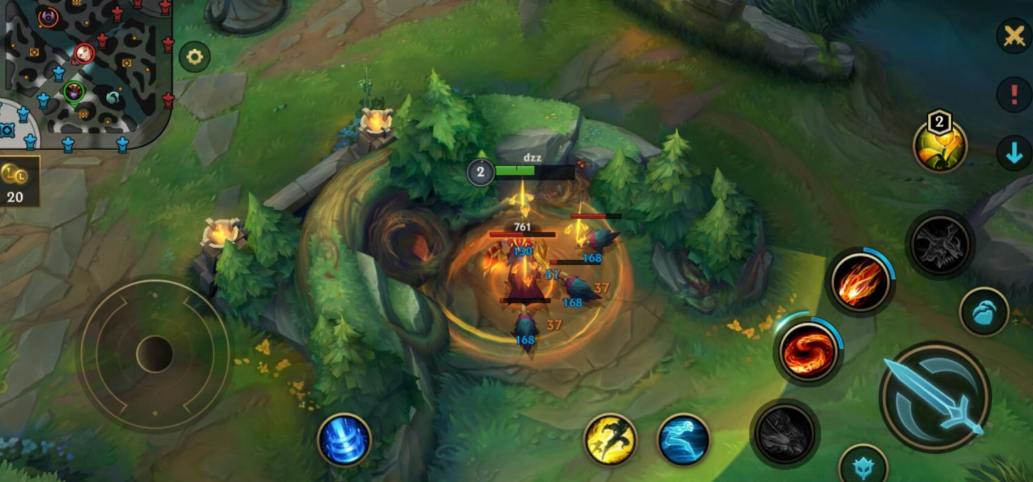Send the crossed swords attack ping

tap(1013, 37)
